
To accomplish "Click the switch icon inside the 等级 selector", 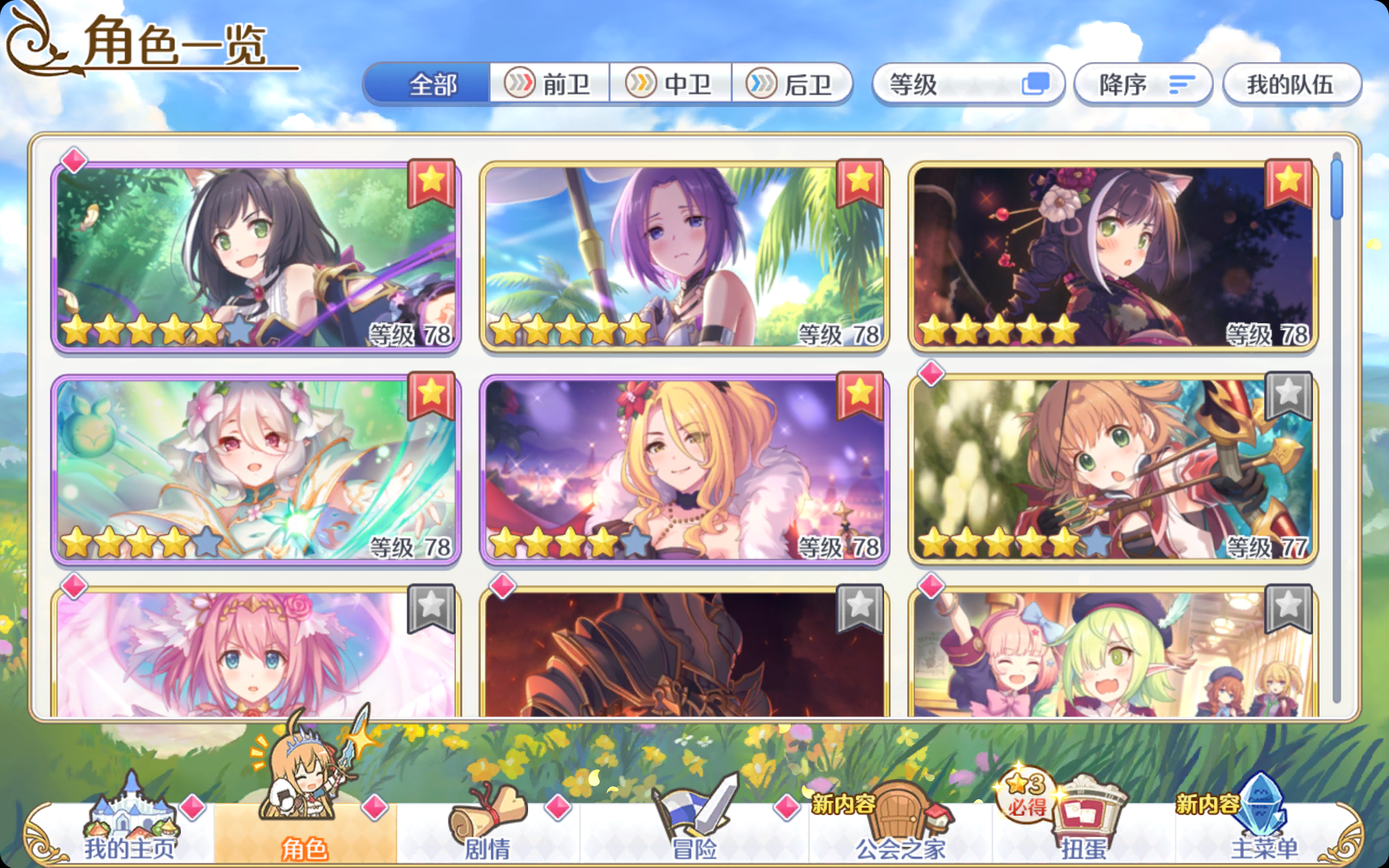I will point(1037,84).
